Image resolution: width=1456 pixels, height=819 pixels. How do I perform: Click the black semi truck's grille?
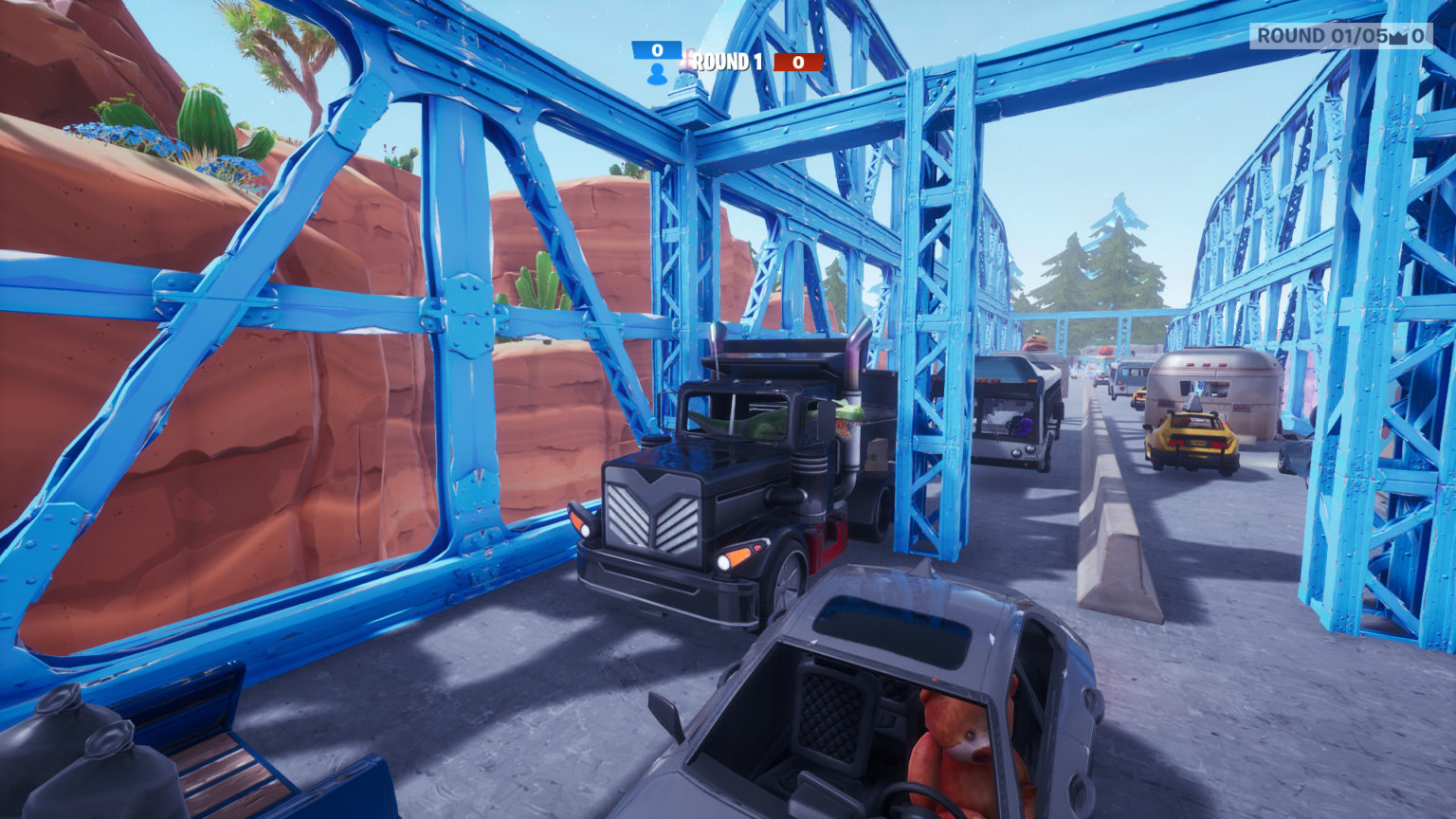(654, 512)
